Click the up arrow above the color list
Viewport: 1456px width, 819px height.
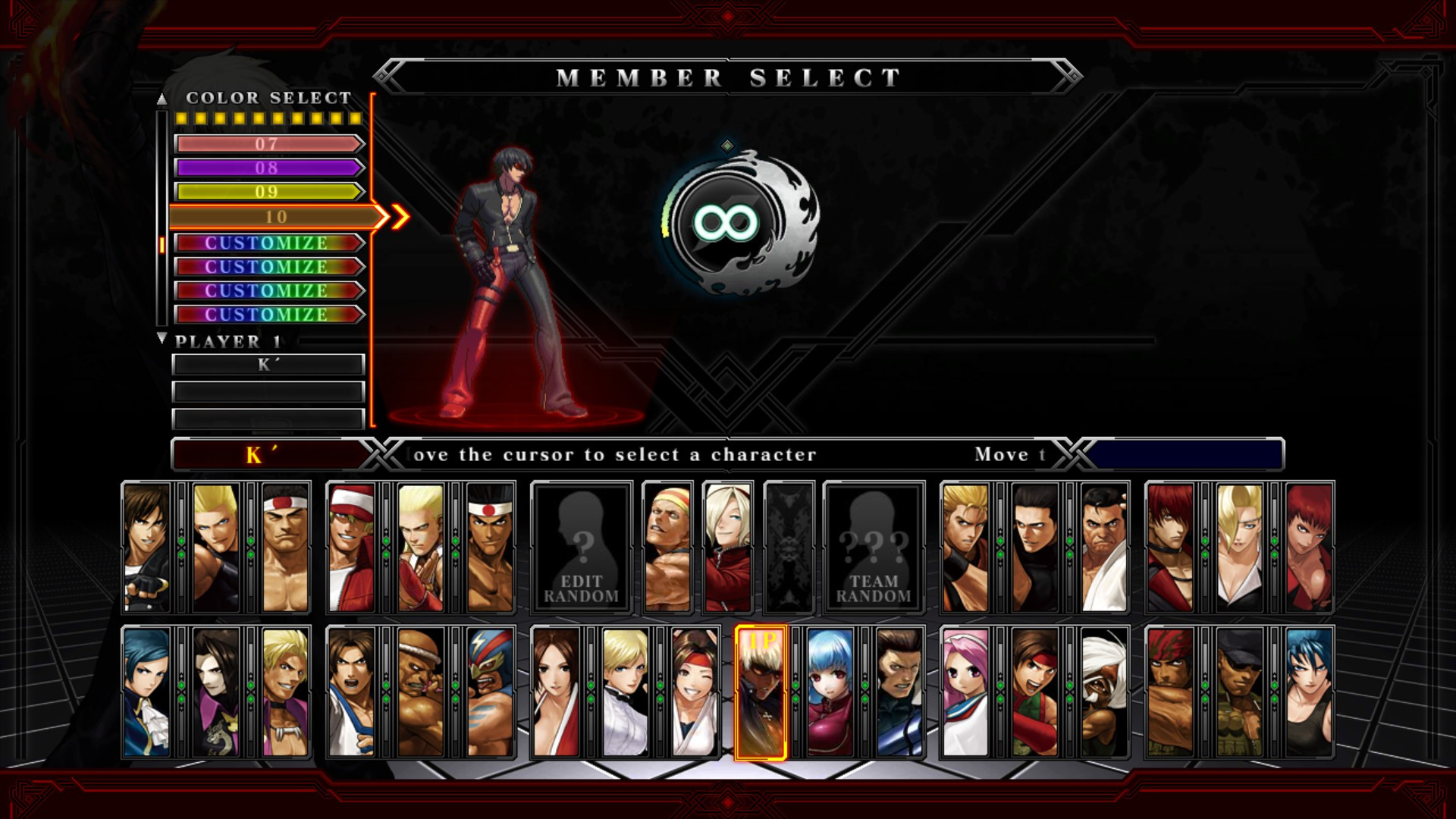[x=162, y=99]
